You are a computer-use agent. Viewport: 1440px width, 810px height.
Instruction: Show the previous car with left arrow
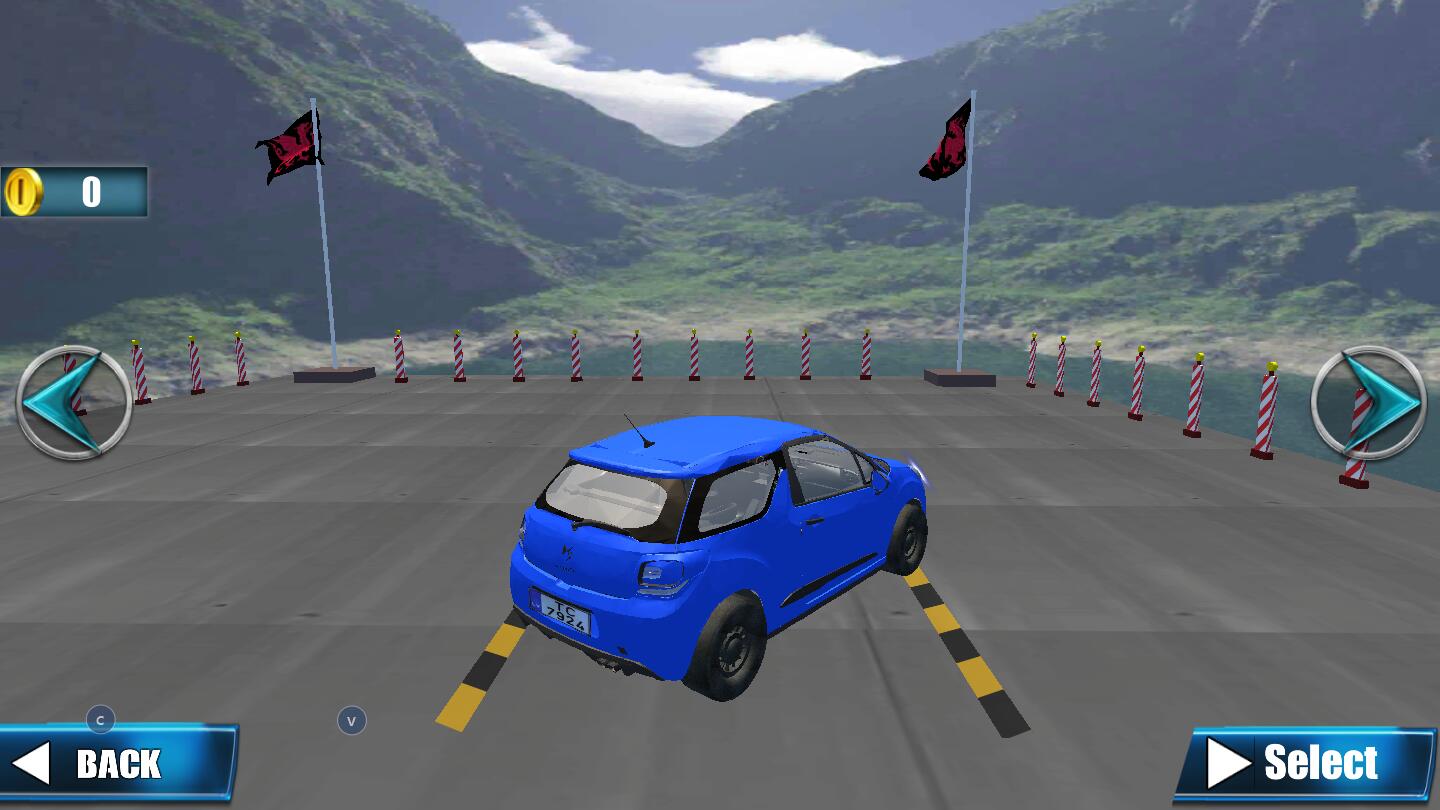coord(73,402)
